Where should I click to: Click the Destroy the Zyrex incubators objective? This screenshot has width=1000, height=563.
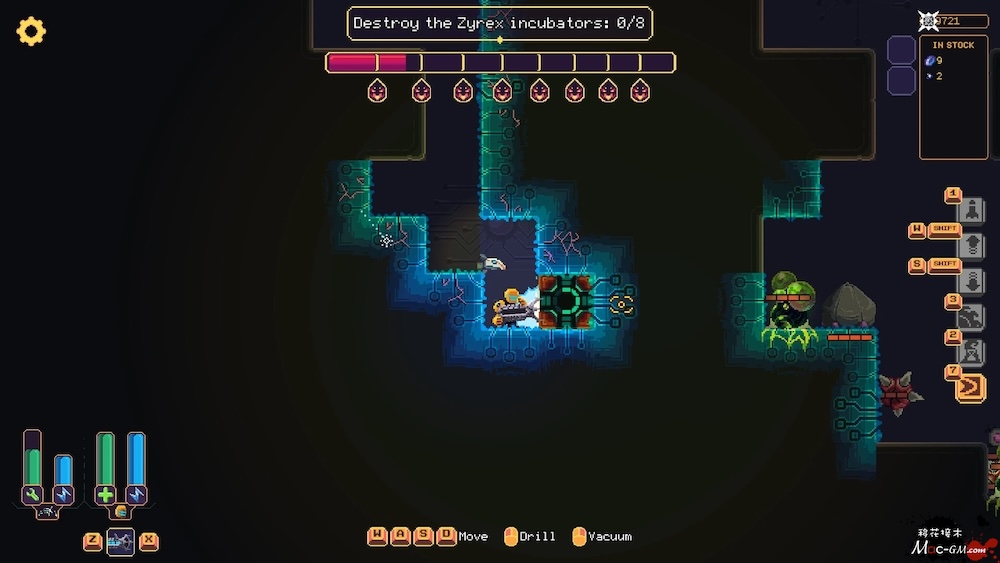pyautogui.click(x=499, y=23)
